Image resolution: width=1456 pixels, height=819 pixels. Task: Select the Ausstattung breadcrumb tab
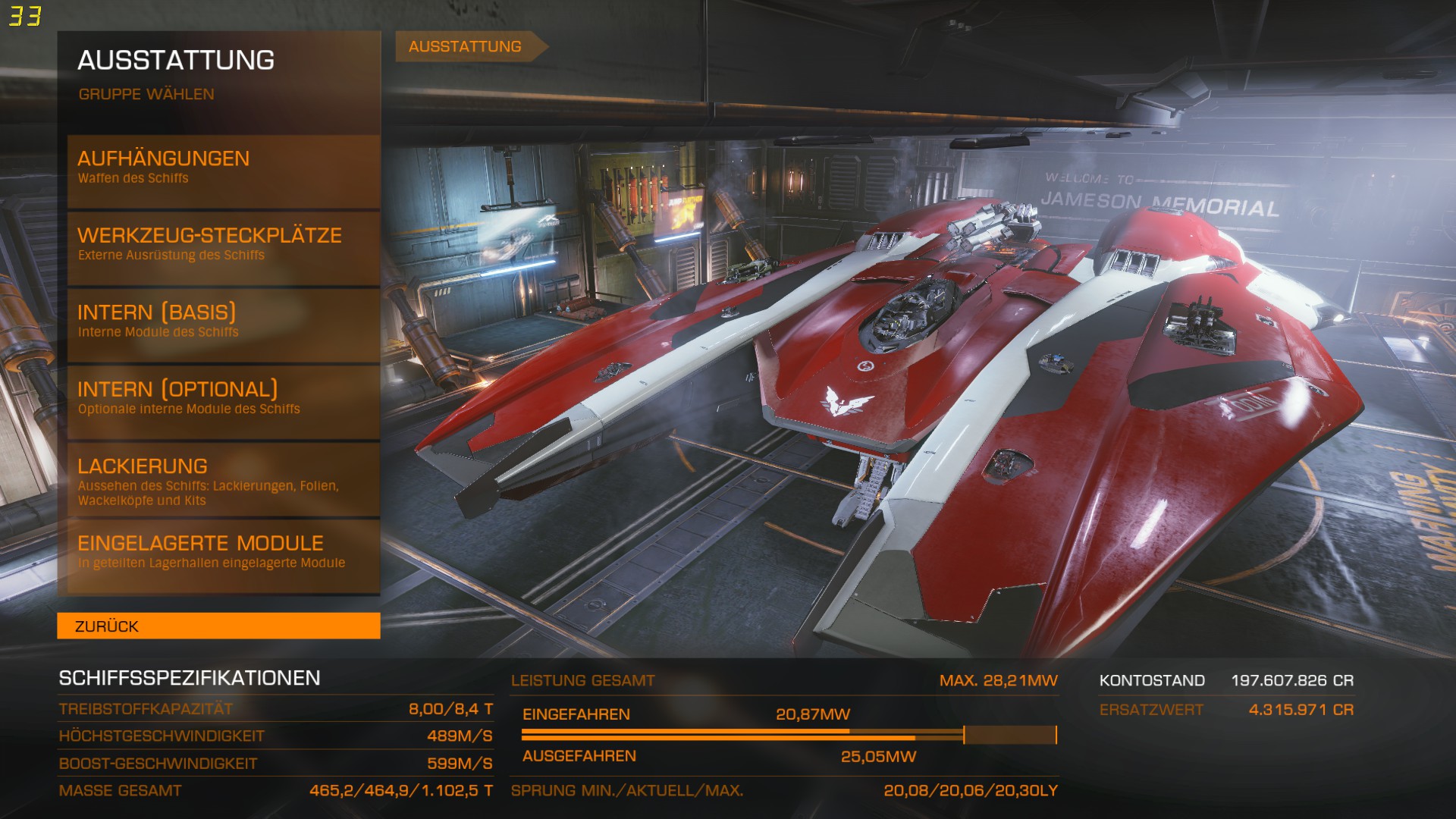coord(465,46)
